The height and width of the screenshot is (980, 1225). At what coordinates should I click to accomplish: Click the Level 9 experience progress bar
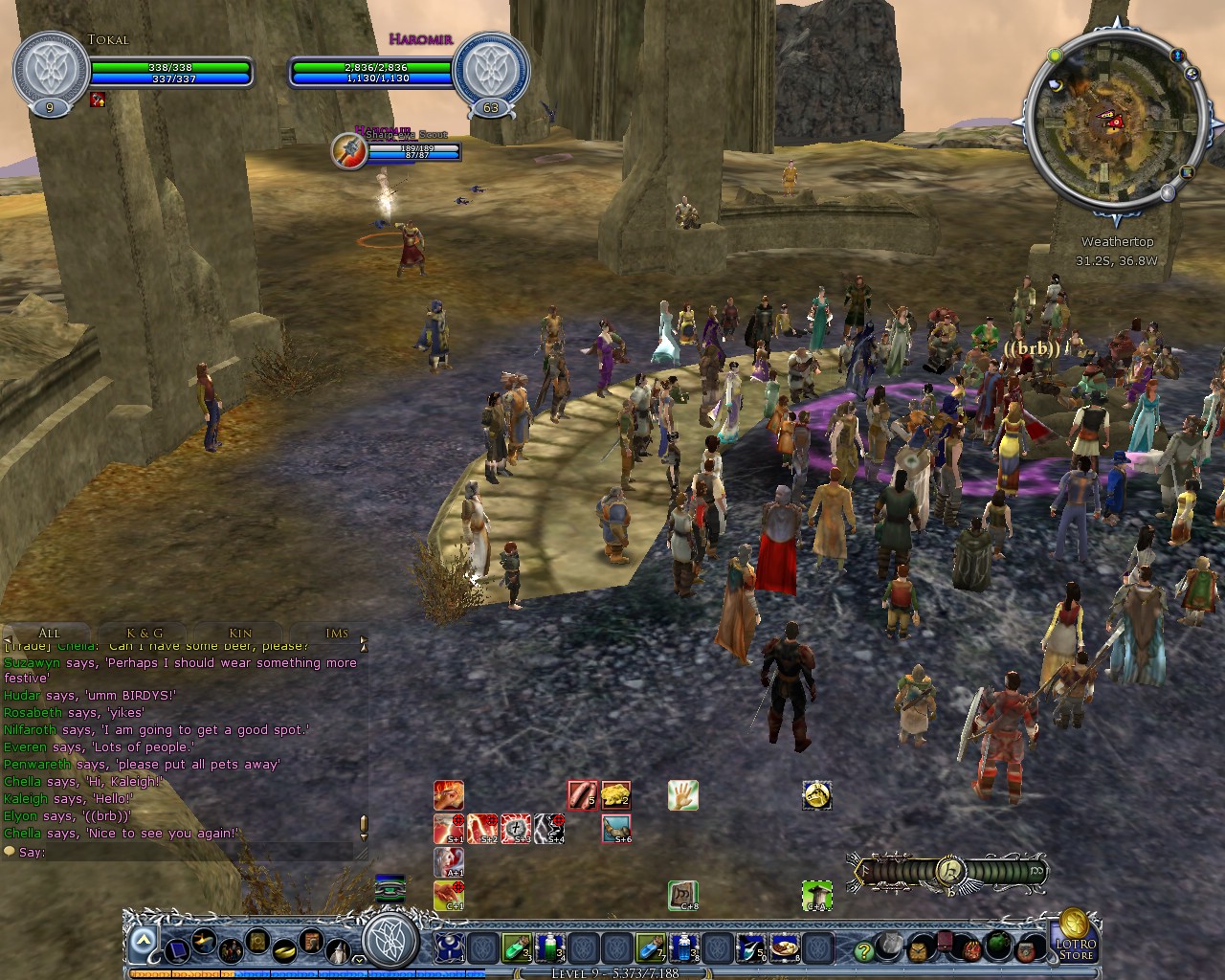(x=612, y=972)
